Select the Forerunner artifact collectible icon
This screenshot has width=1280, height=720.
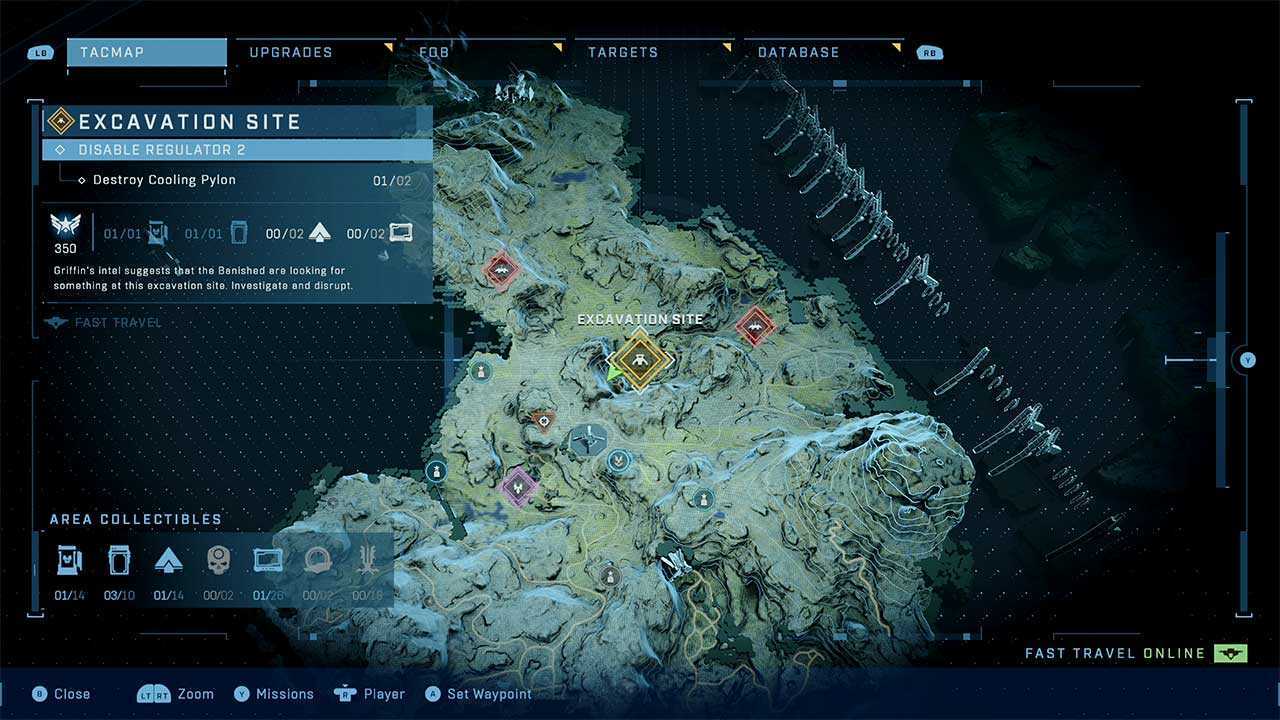click(x=368, y=561)
